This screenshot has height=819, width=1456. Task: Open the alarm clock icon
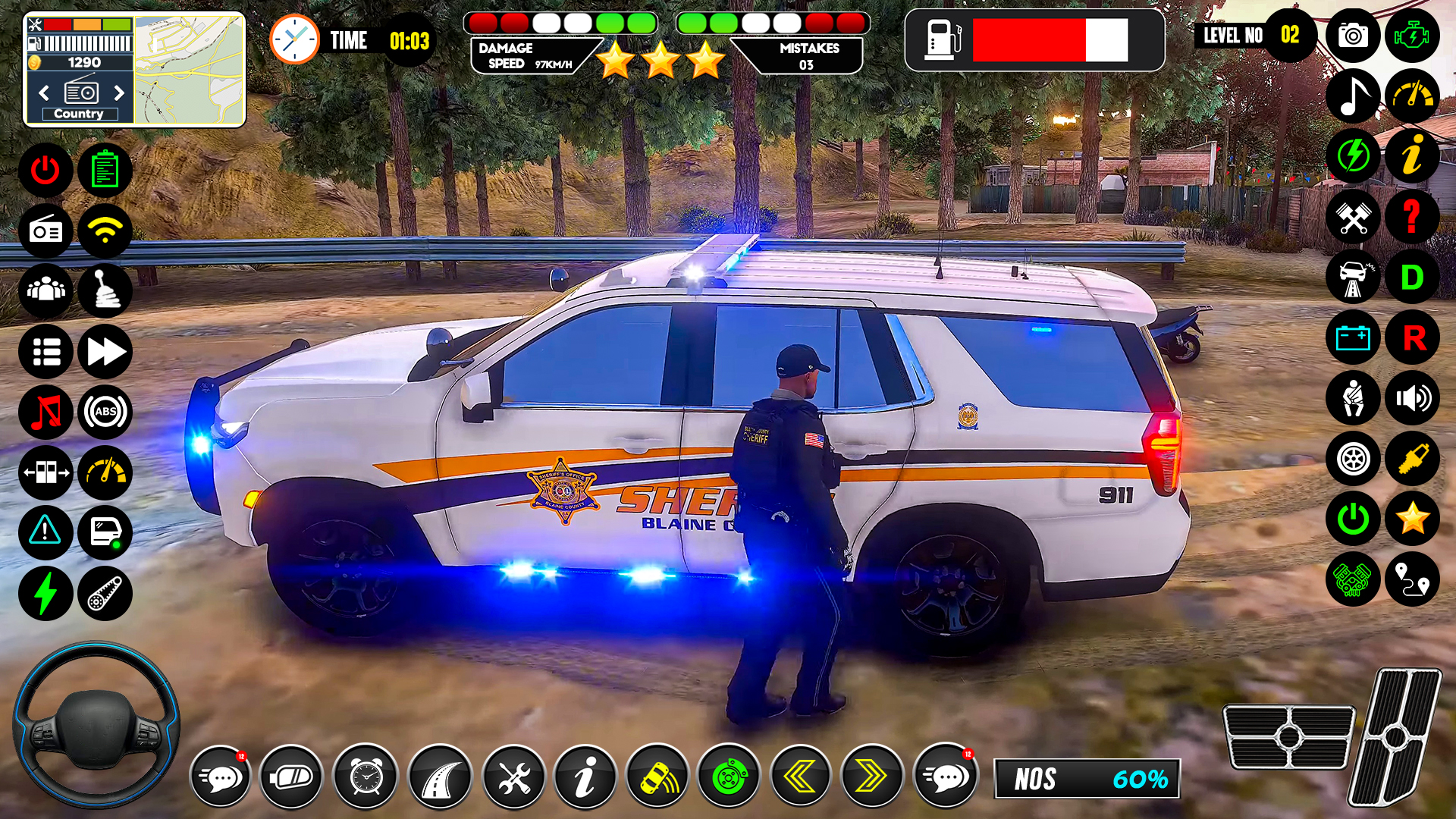click(366, 777)
